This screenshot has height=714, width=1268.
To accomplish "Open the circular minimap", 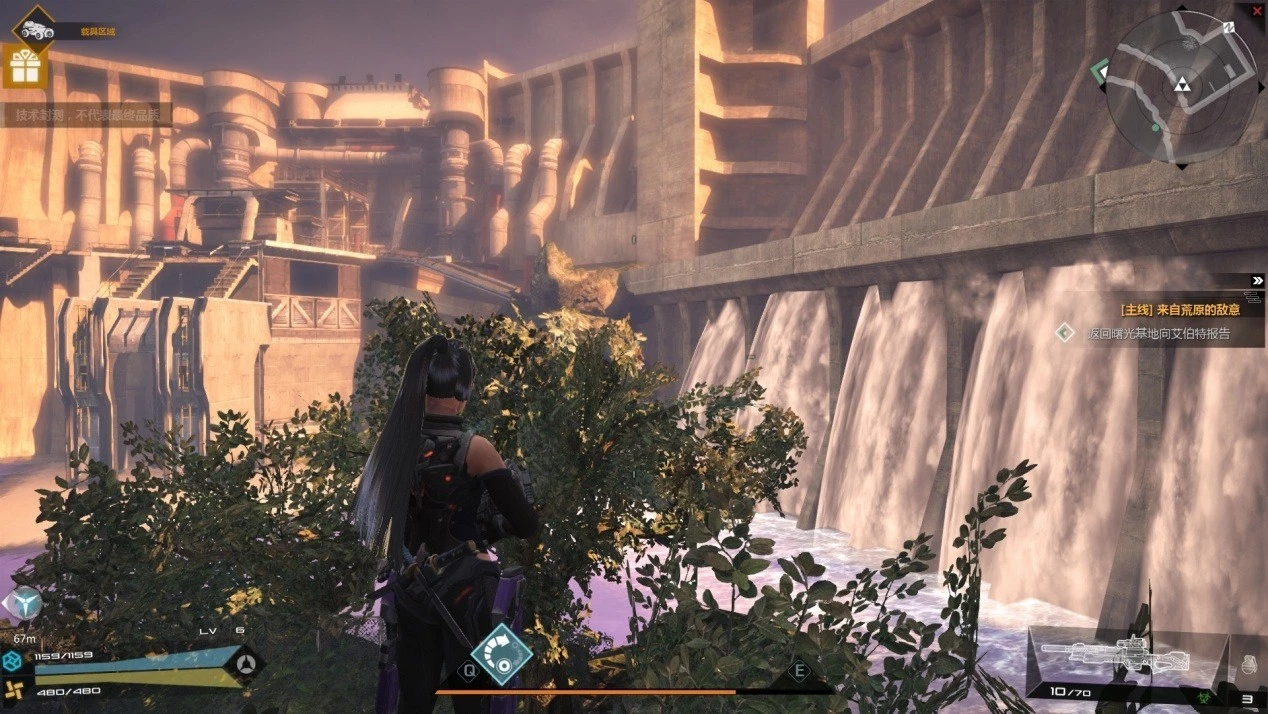I will point(1181,87).
